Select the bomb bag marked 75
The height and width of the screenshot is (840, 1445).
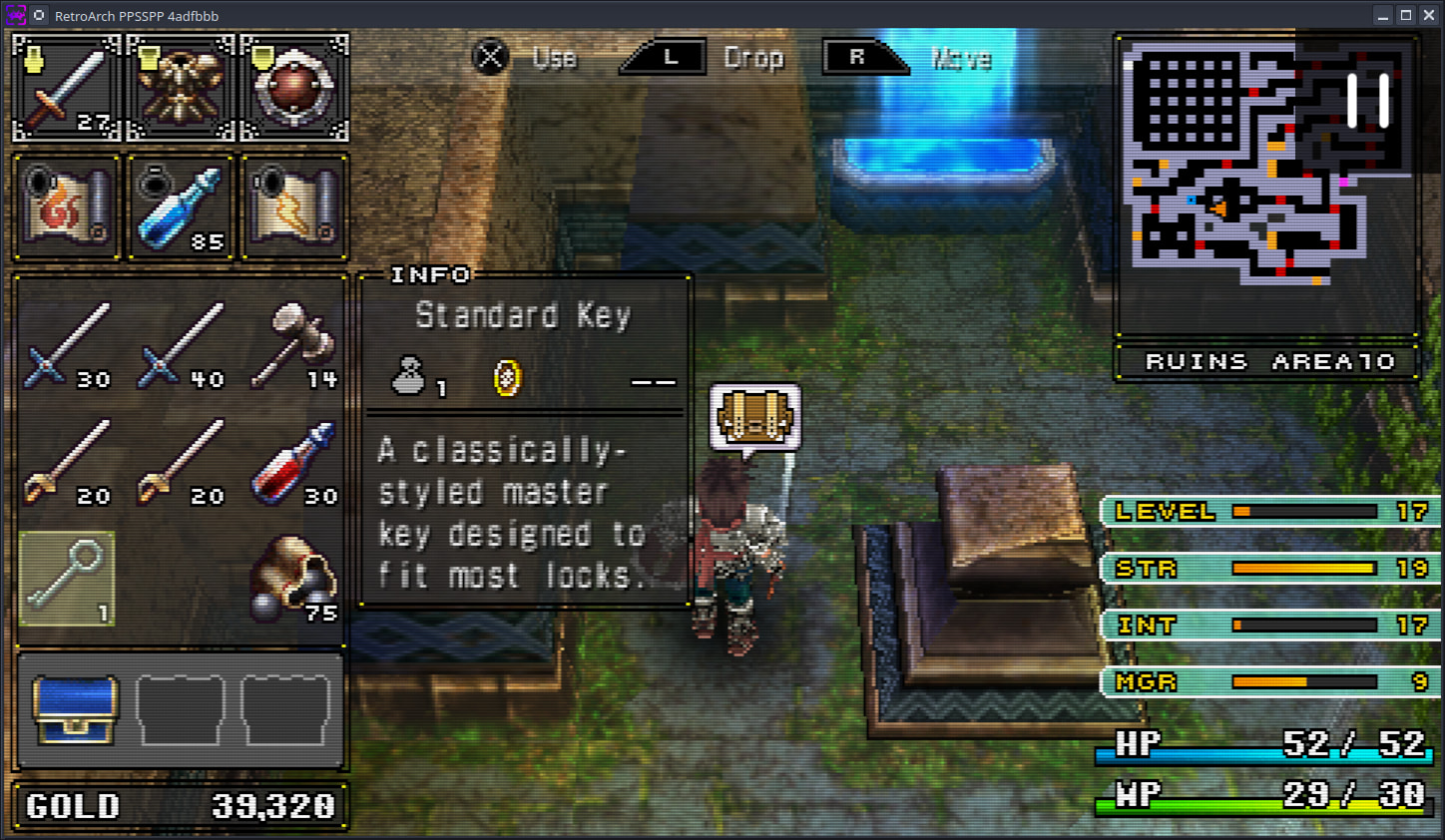[x=294, y=579]
